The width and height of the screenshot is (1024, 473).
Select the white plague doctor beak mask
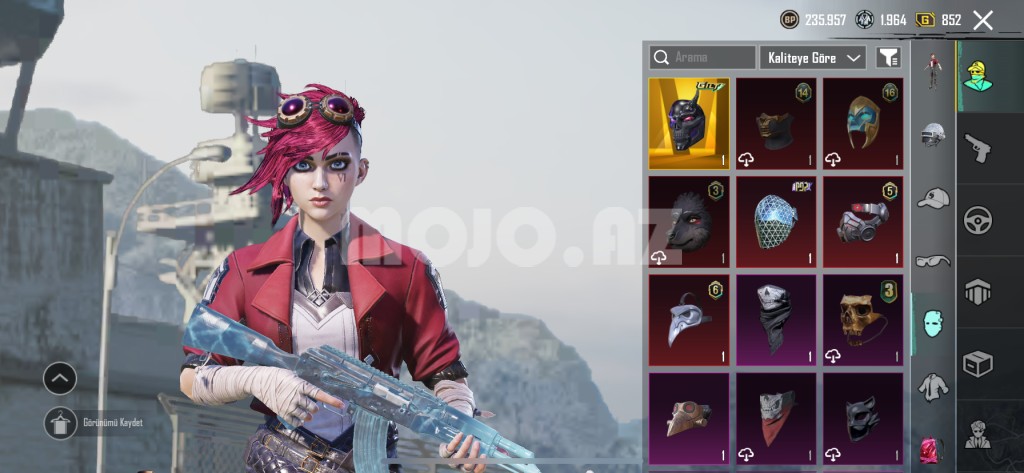pos(689,320)
